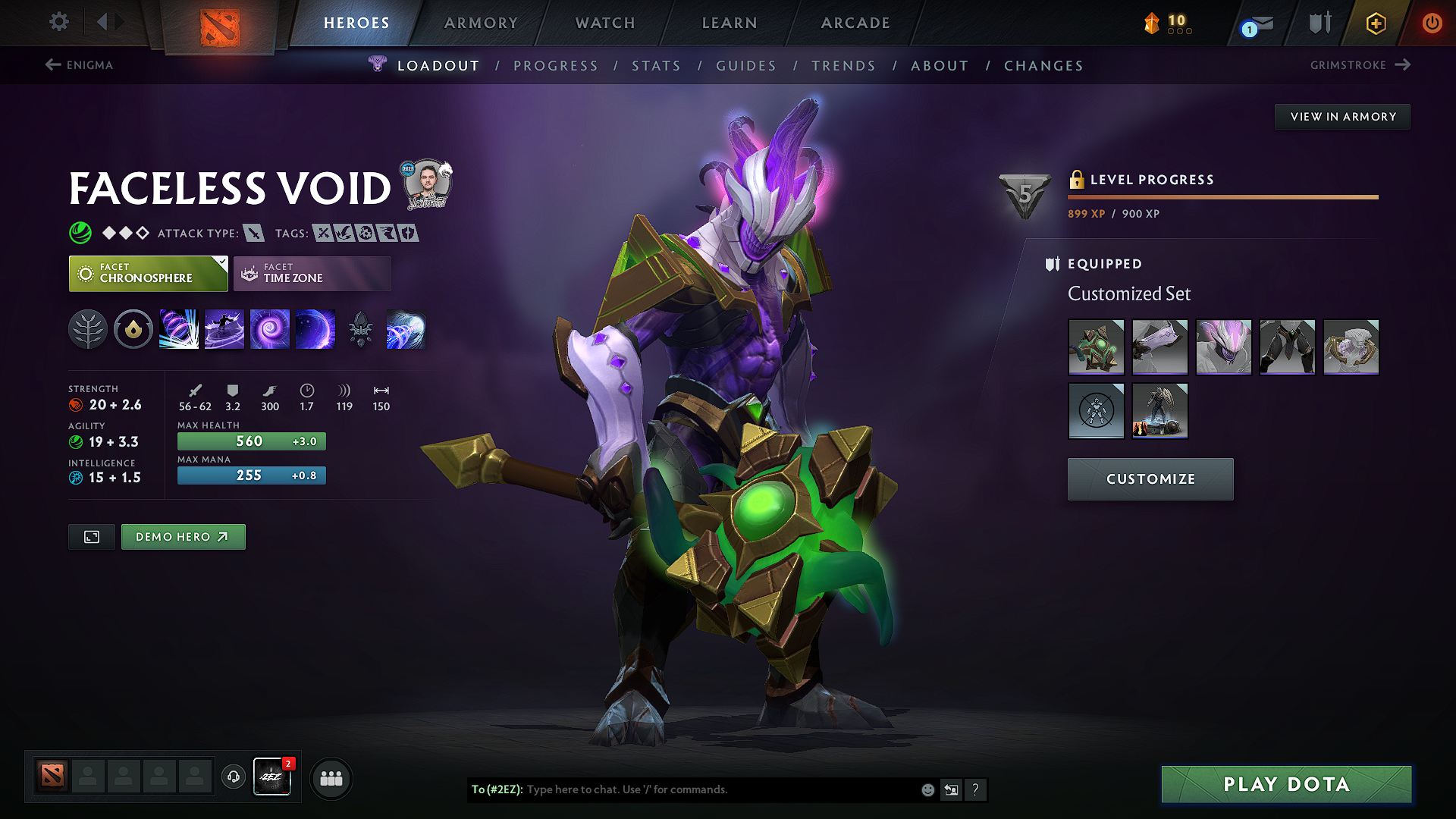The width and height of the screenshot is (1456, 819).
Task: Click the level progress XP bar
Action: click(x=1222, y=198)
